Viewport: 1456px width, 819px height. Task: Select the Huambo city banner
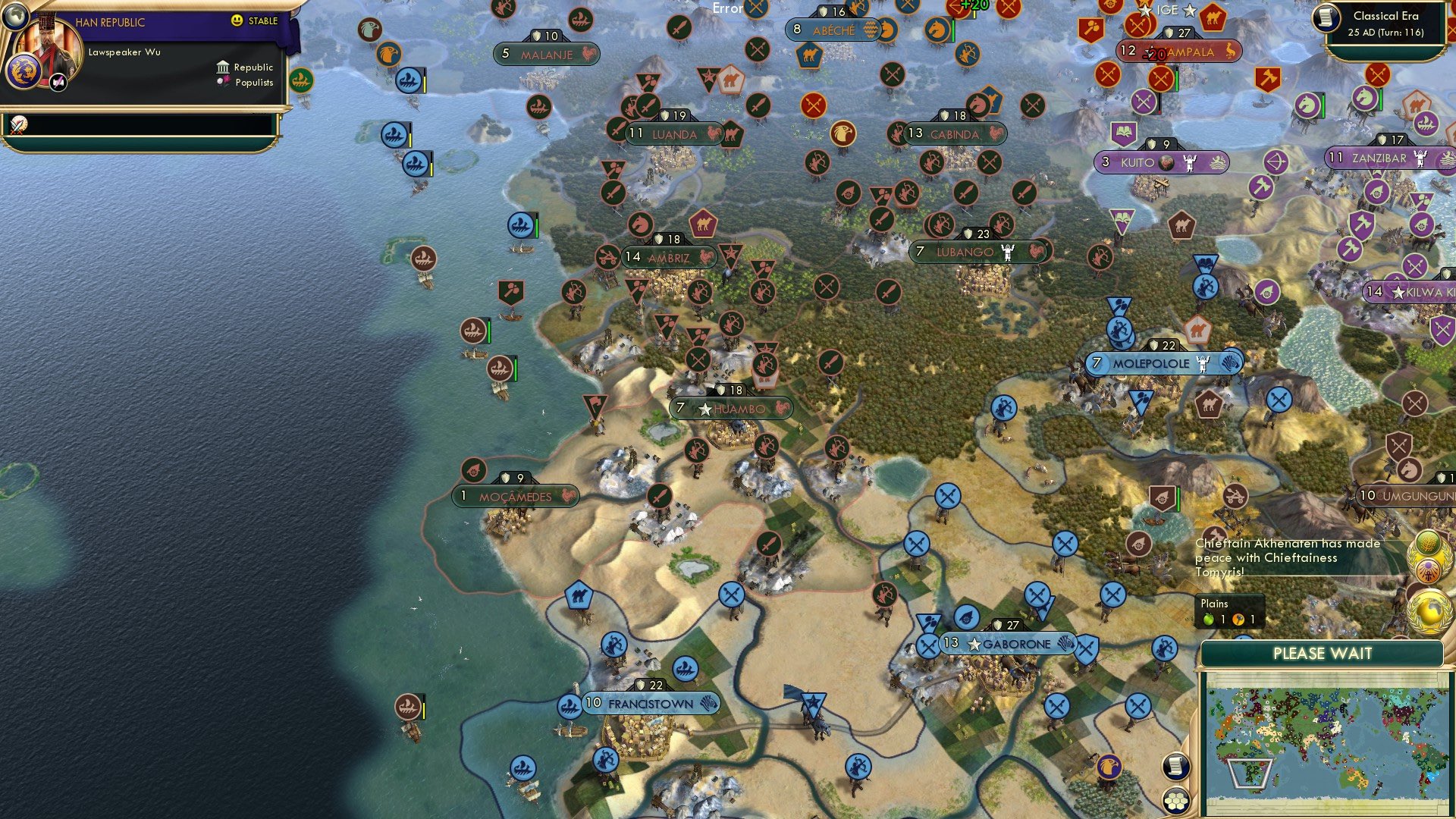(x=730, y=408)
